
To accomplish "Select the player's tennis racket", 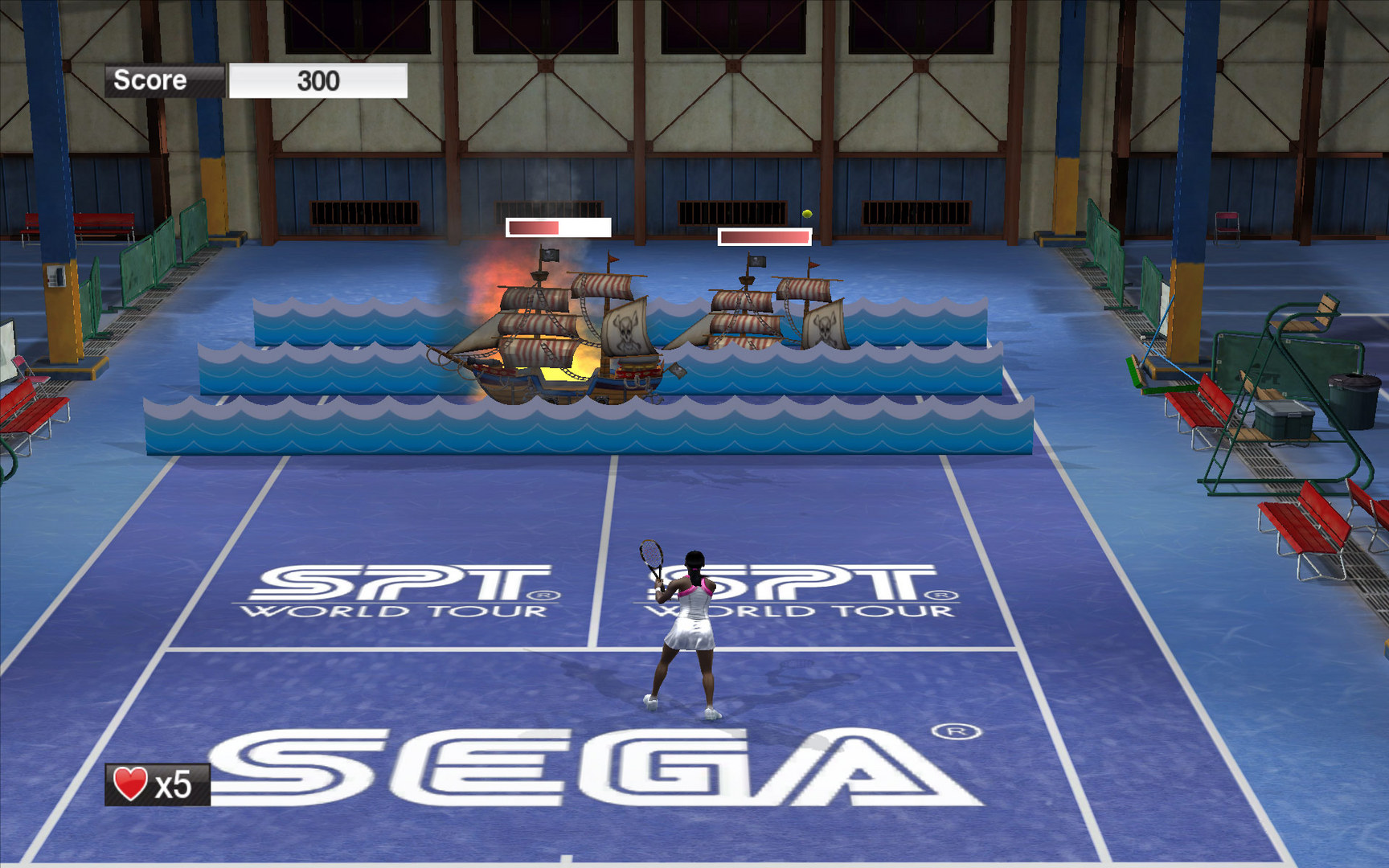I will pyautogui.click(x=649, y=552).
